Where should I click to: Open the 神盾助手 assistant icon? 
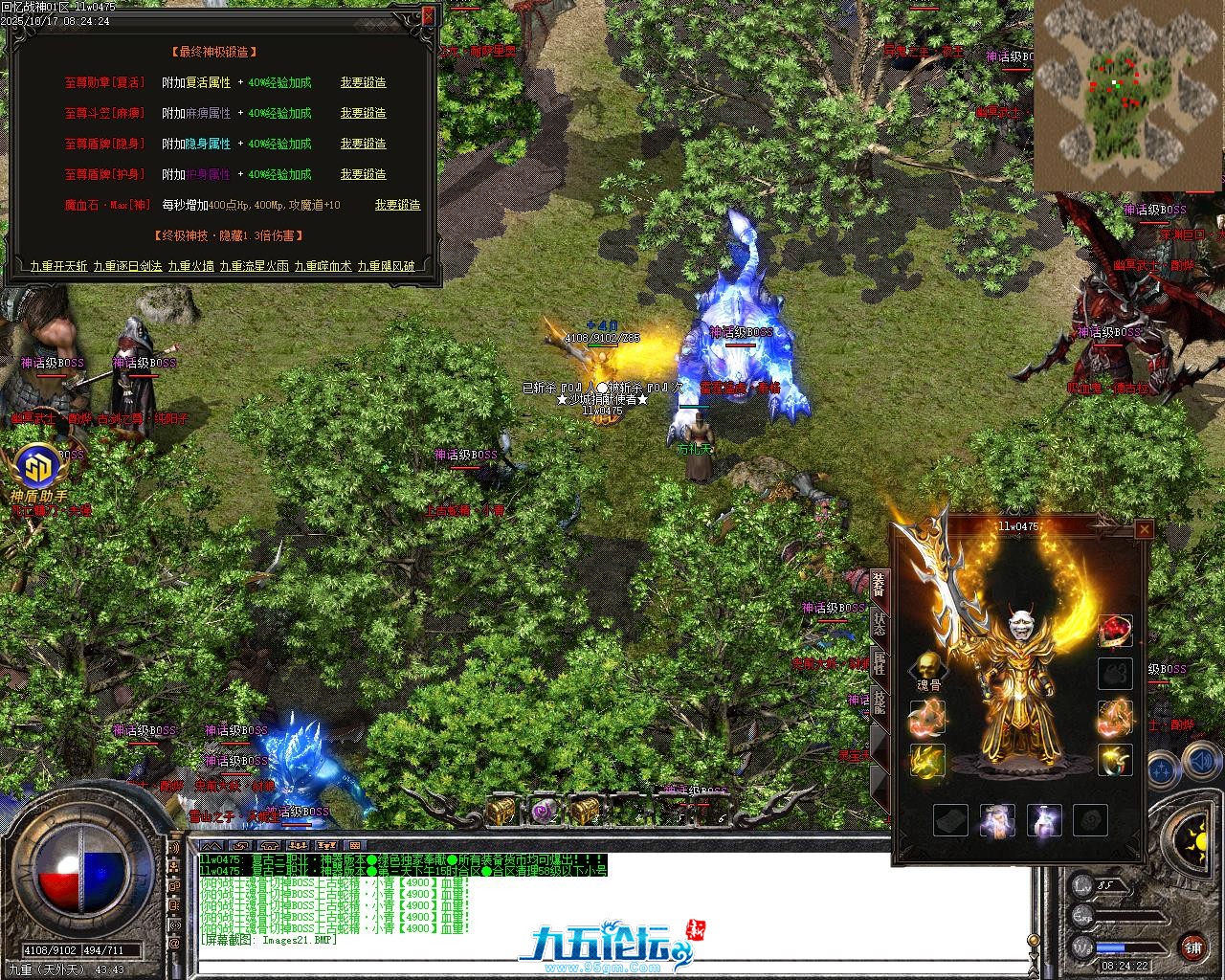pyautogui.click(x=39, y=468)
